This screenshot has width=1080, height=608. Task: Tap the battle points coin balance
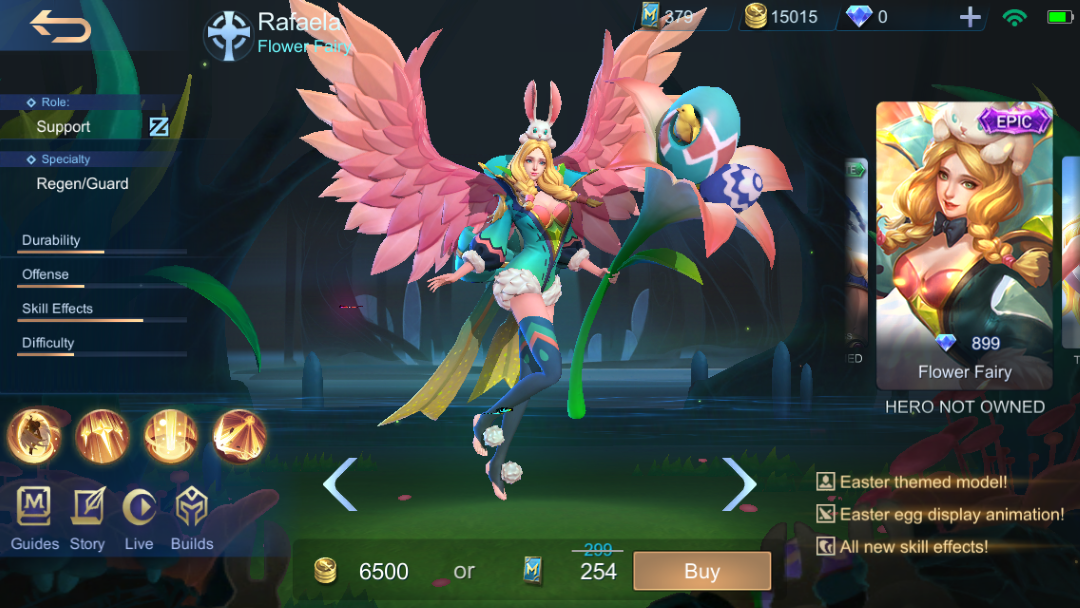(x=782, y=17)
